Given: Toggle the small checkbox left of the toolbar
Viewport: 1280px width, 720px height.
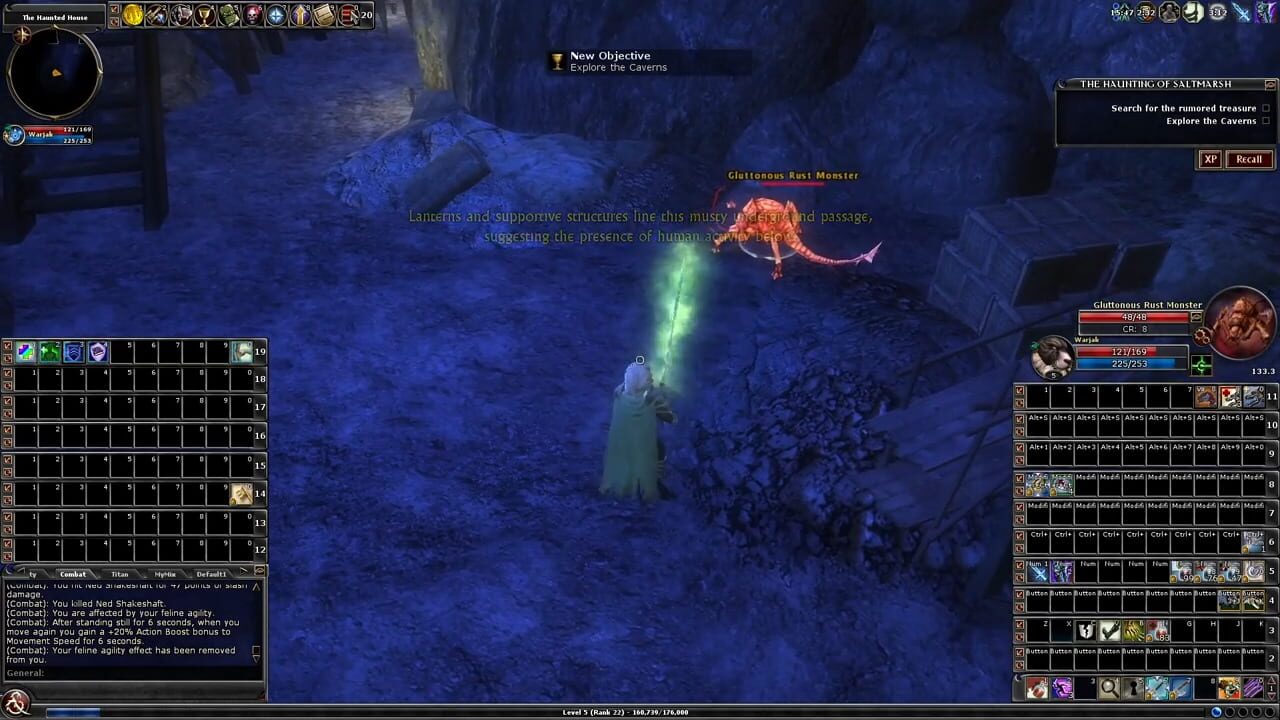Looking at the screenshot, I should point(115,8).
